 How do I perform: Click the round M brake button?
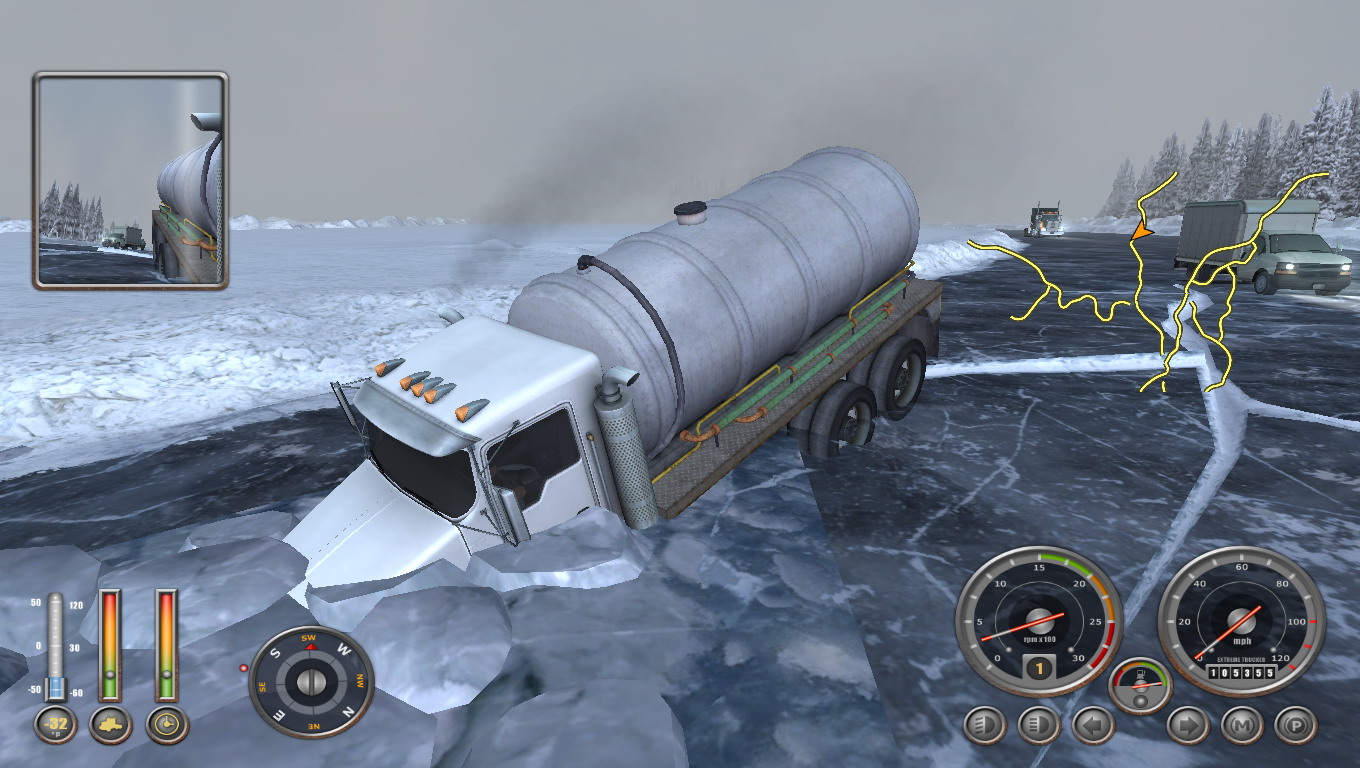coord(1242,725)
